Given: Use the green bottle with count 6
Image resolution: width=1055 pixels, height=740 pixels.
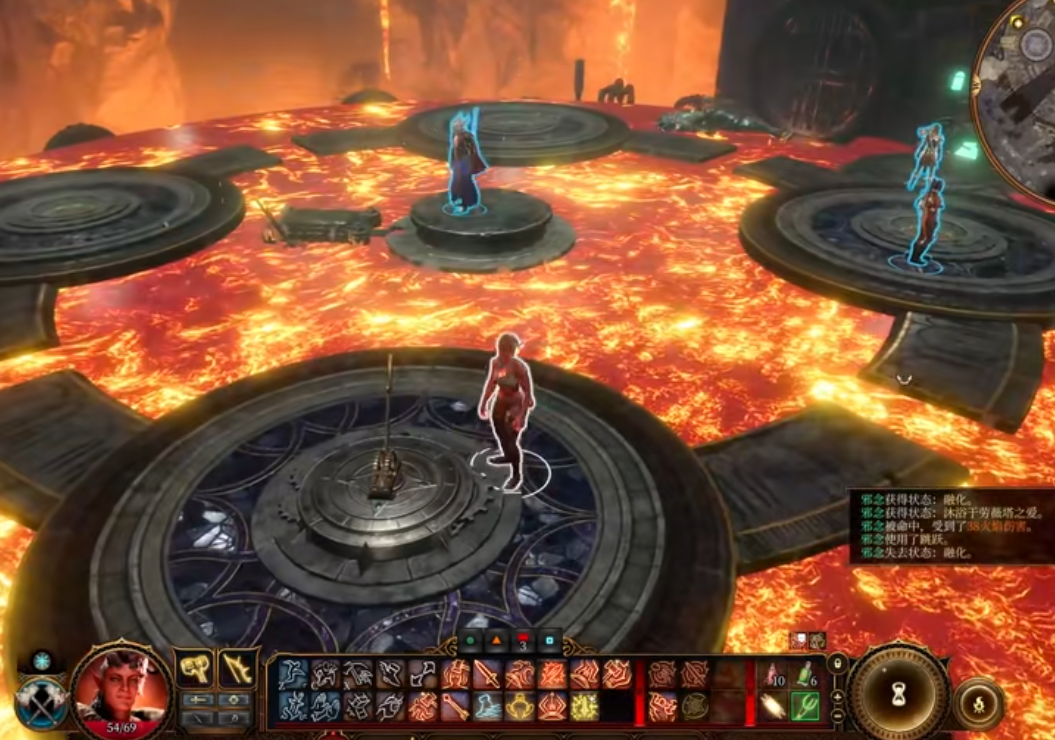Looking at the screenshot, I should 805,675.
